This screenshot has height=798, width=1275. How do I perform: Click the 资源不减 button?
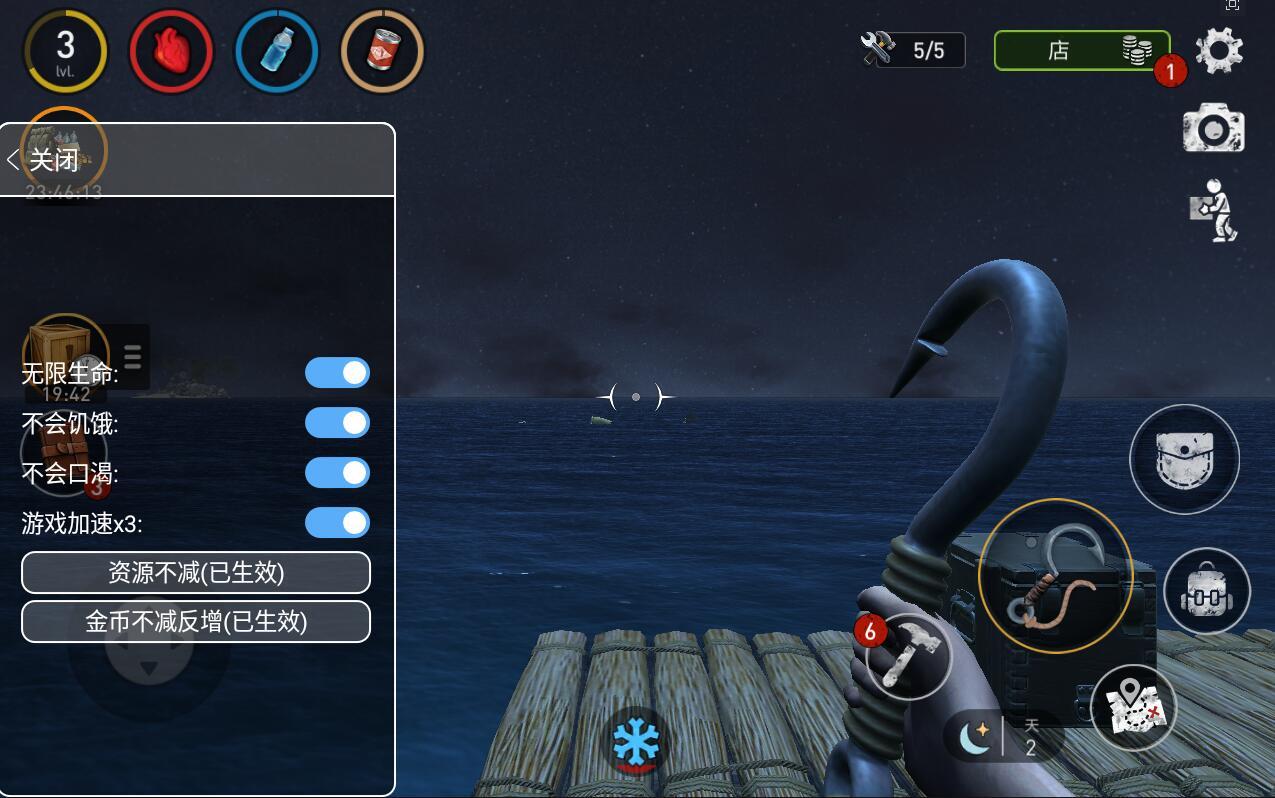pos(196,573)
